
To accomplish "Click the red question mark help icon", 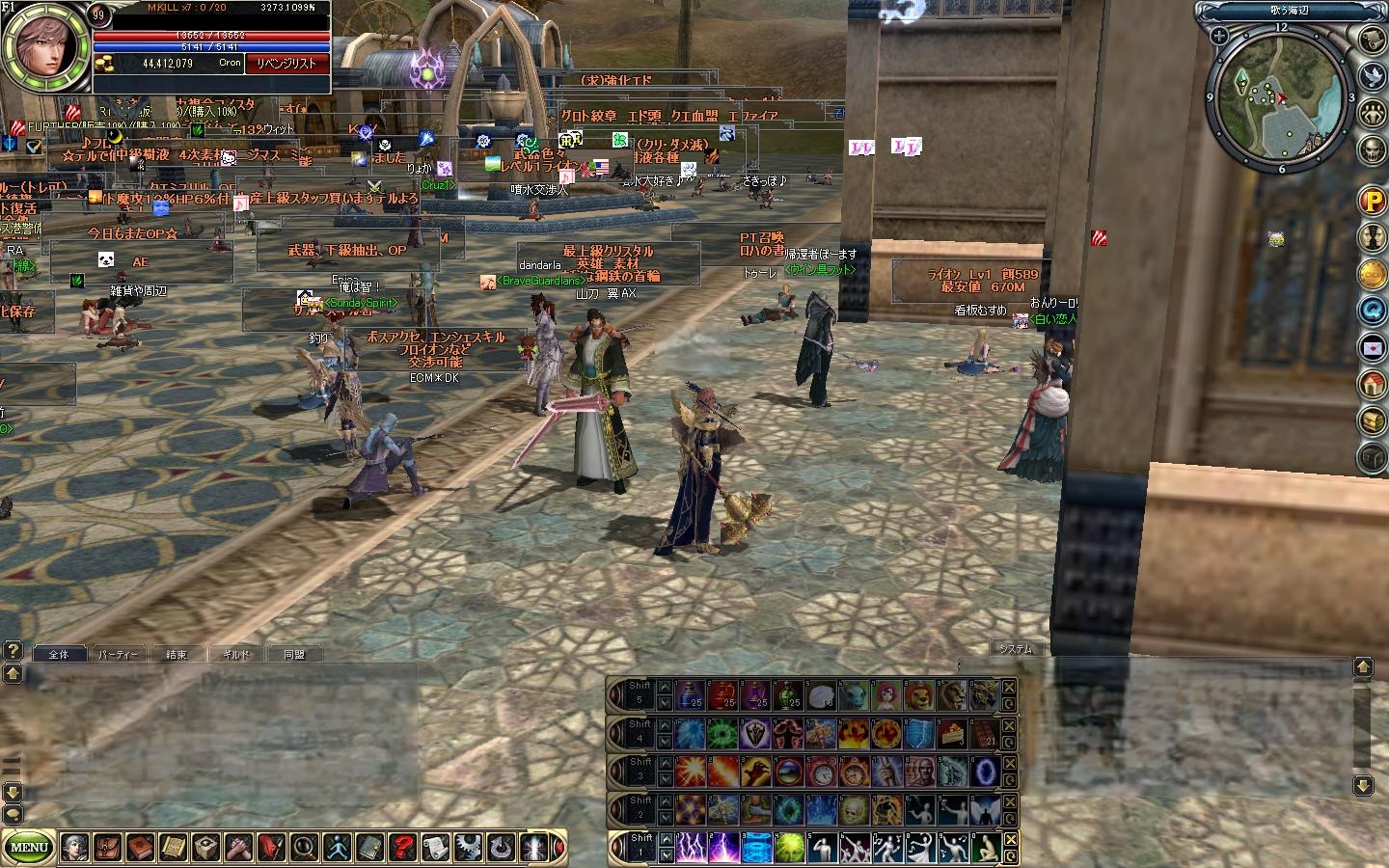I will click(403, 848).
